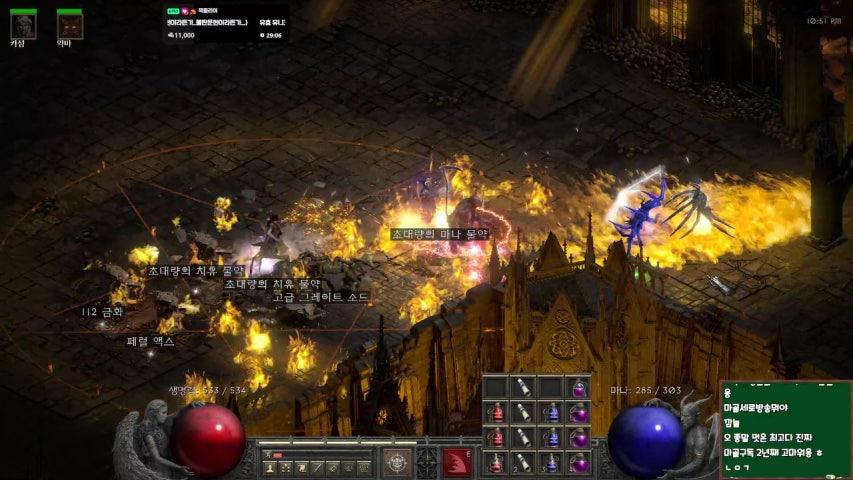The width and height of the screenshot is (853, 480).
Task: Open the left mouse skill selector
Action: point(397,462)
